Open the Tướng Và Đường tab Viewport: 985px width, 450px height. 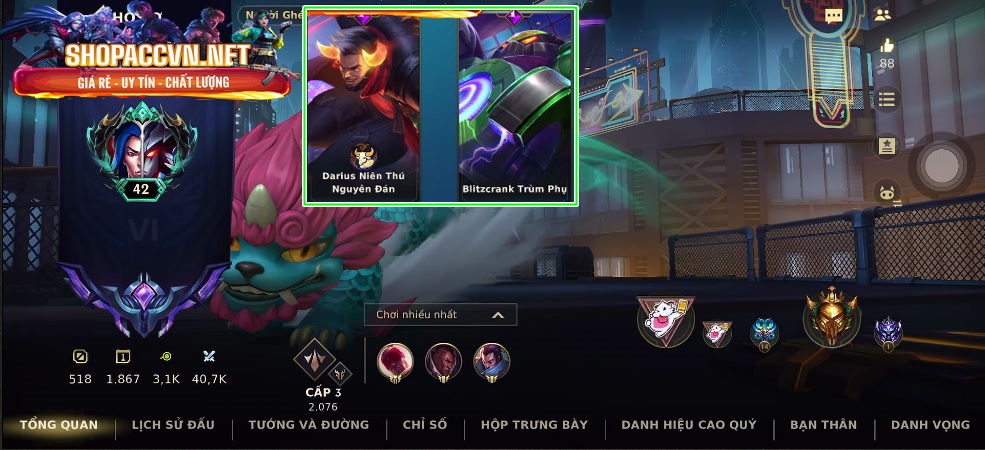tap(309, 425)
